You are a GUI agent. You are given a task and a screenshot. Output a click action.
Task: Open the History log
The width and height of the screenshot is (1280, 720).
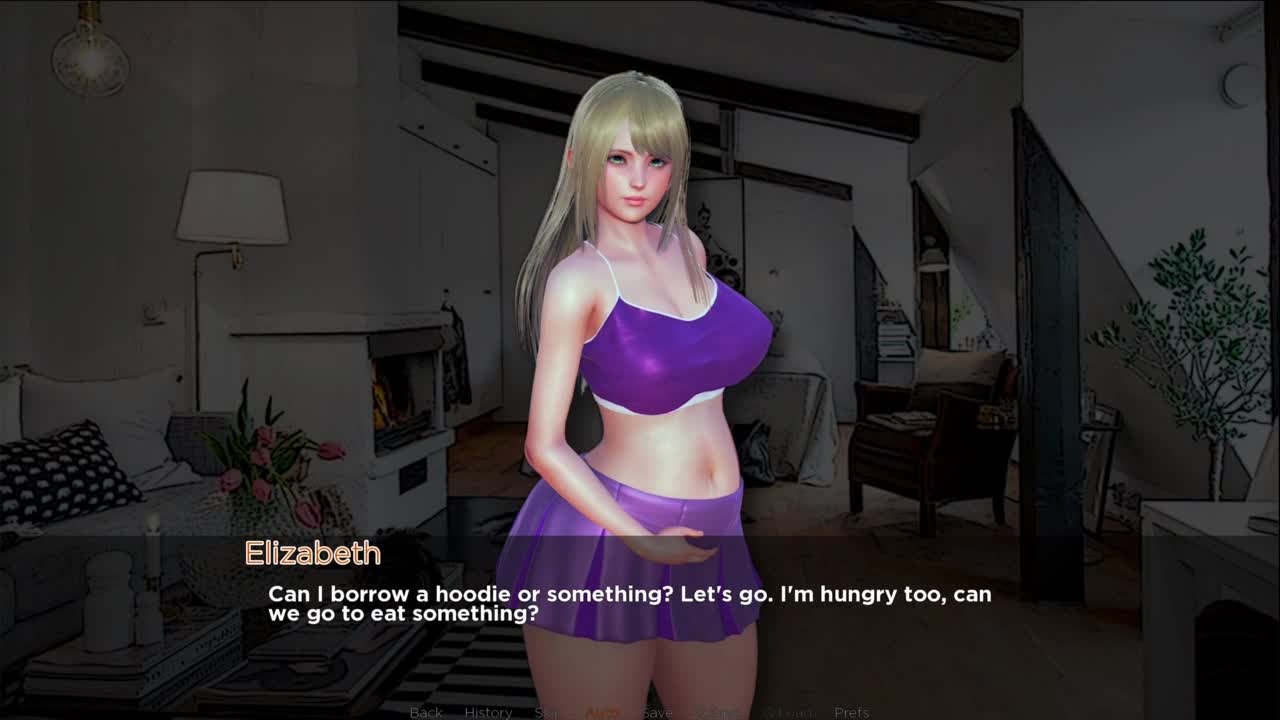click(488, 712)
